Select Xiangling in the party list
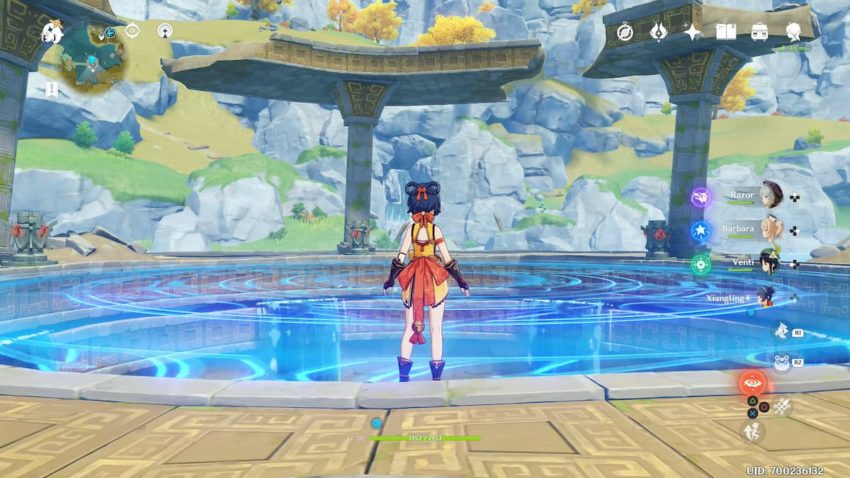The height and width of the screenshot is (478, 850). (764, 297)
